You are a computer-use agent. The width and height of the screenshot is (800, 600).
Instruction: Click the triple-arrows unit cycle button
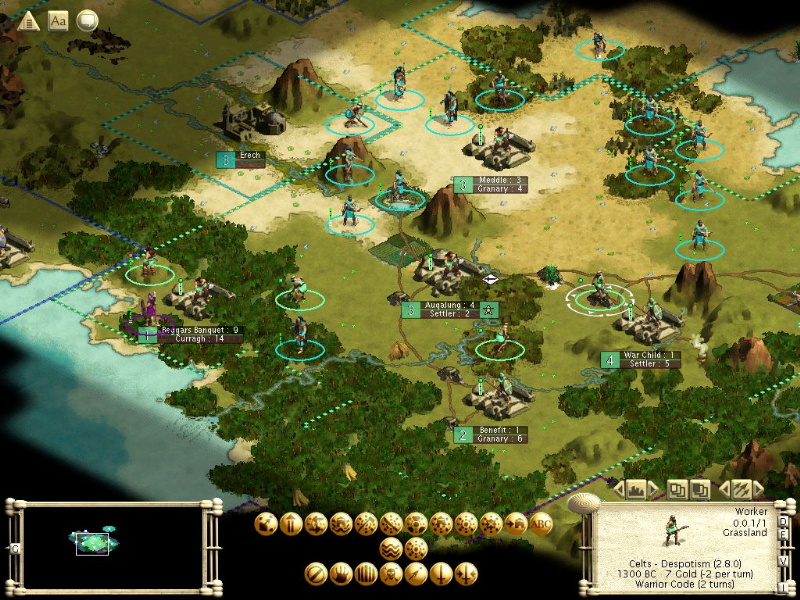click(741, 490)
